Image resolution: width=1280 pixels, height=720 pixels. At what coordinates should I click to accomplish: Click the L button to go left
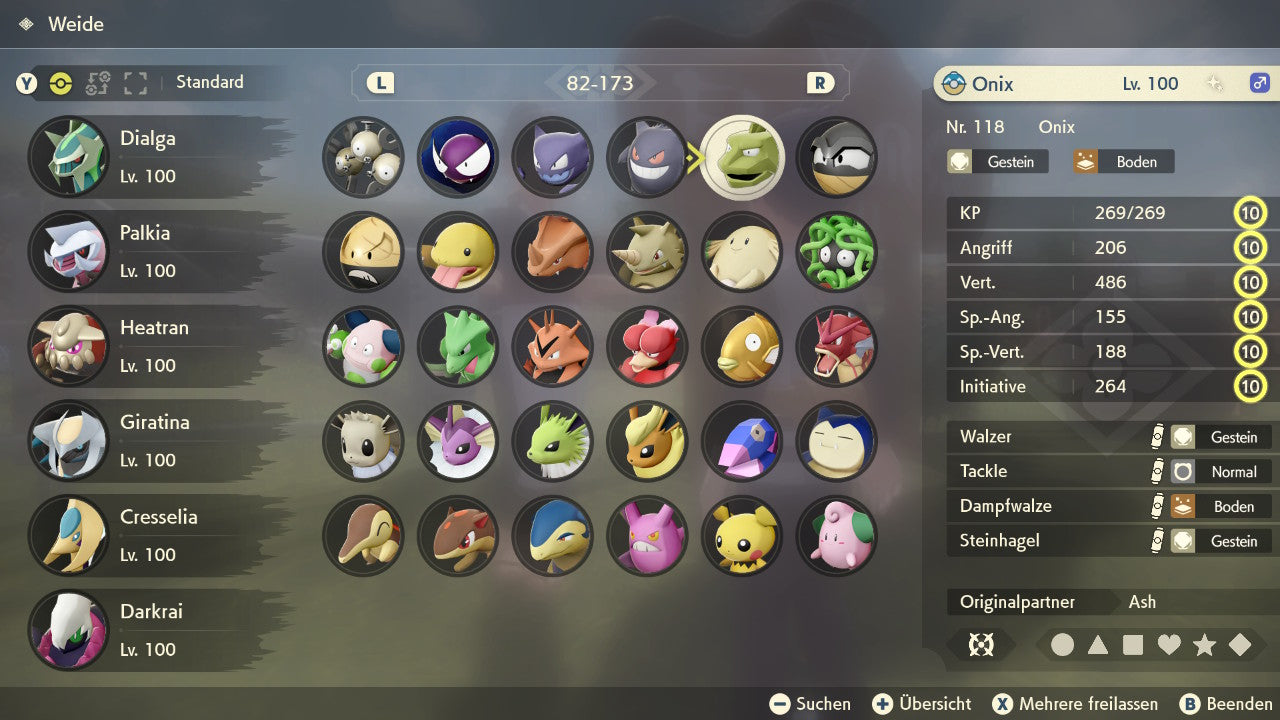[x=378, y=83]
